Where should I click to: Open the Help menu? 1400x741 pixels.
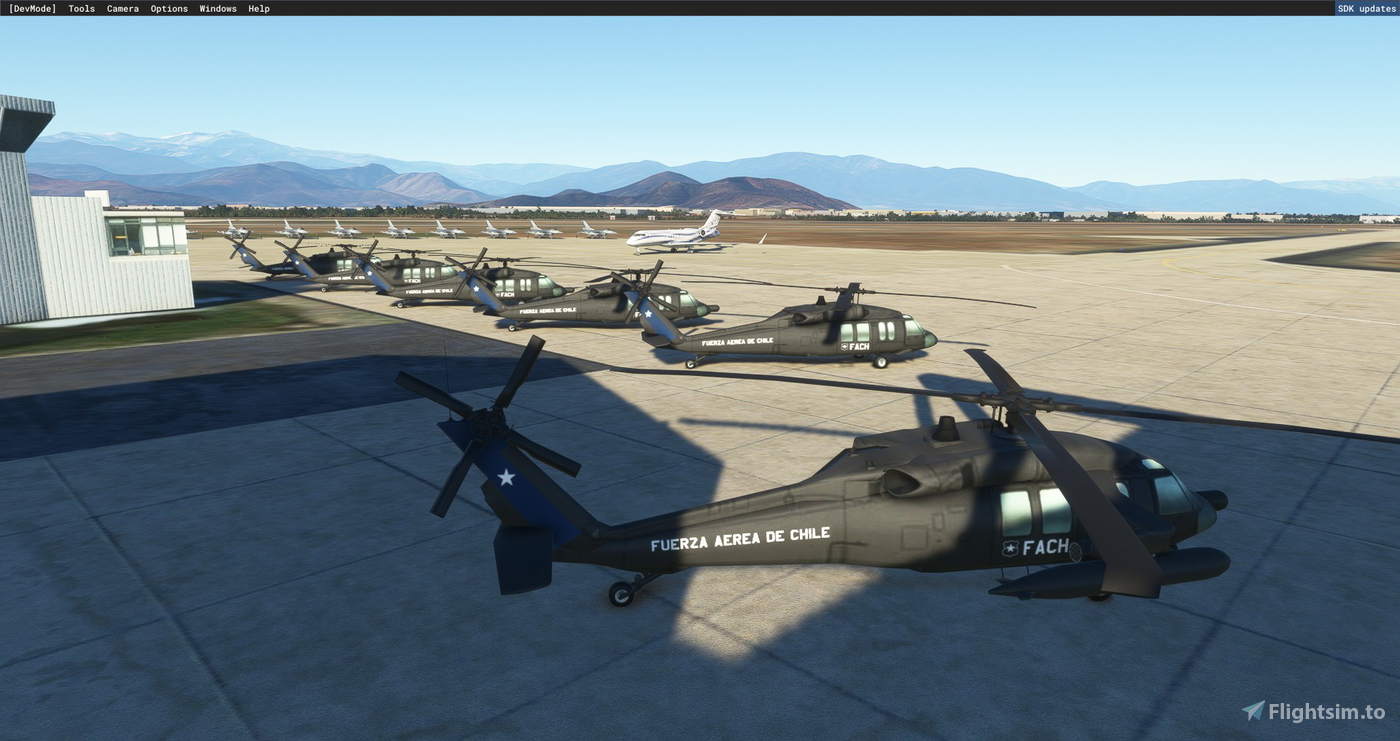(257, 8)
